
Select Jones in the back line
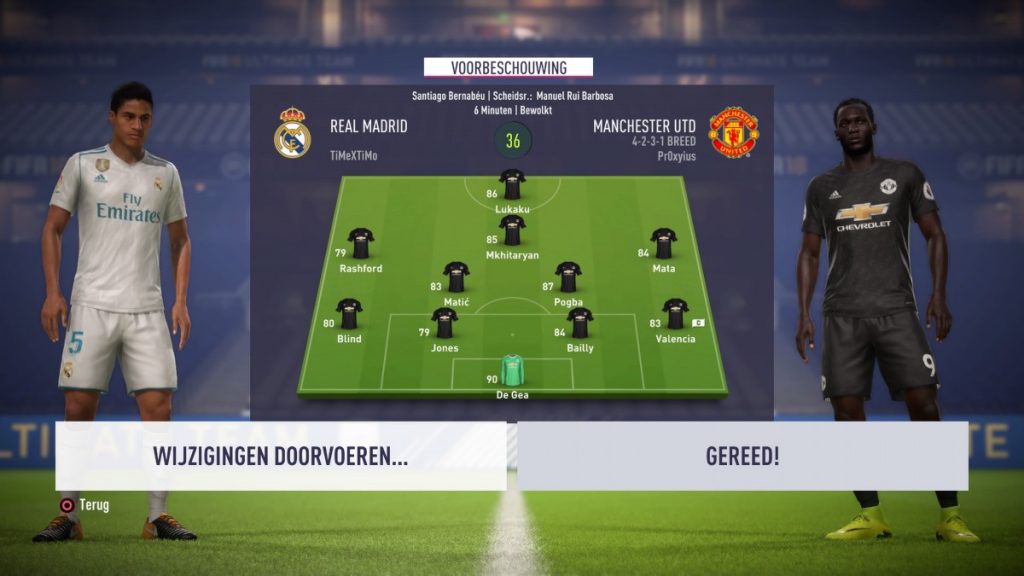pos(444,323)
